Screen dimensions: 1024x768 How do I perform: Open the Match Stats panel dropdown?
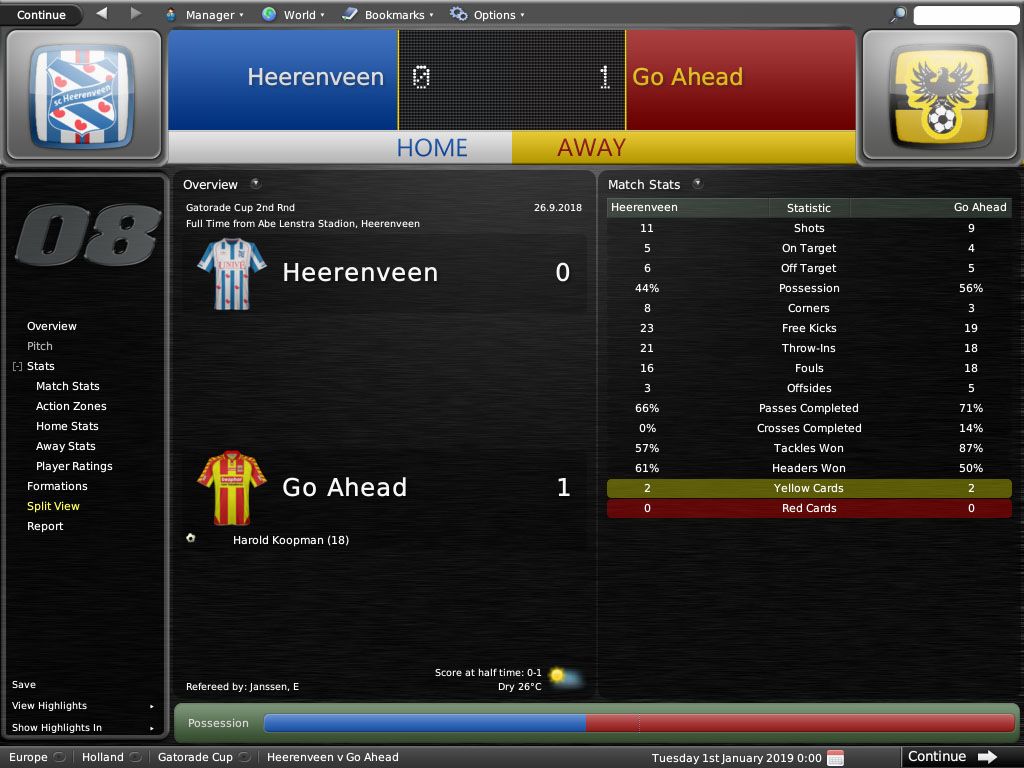[x=697, y=184]
